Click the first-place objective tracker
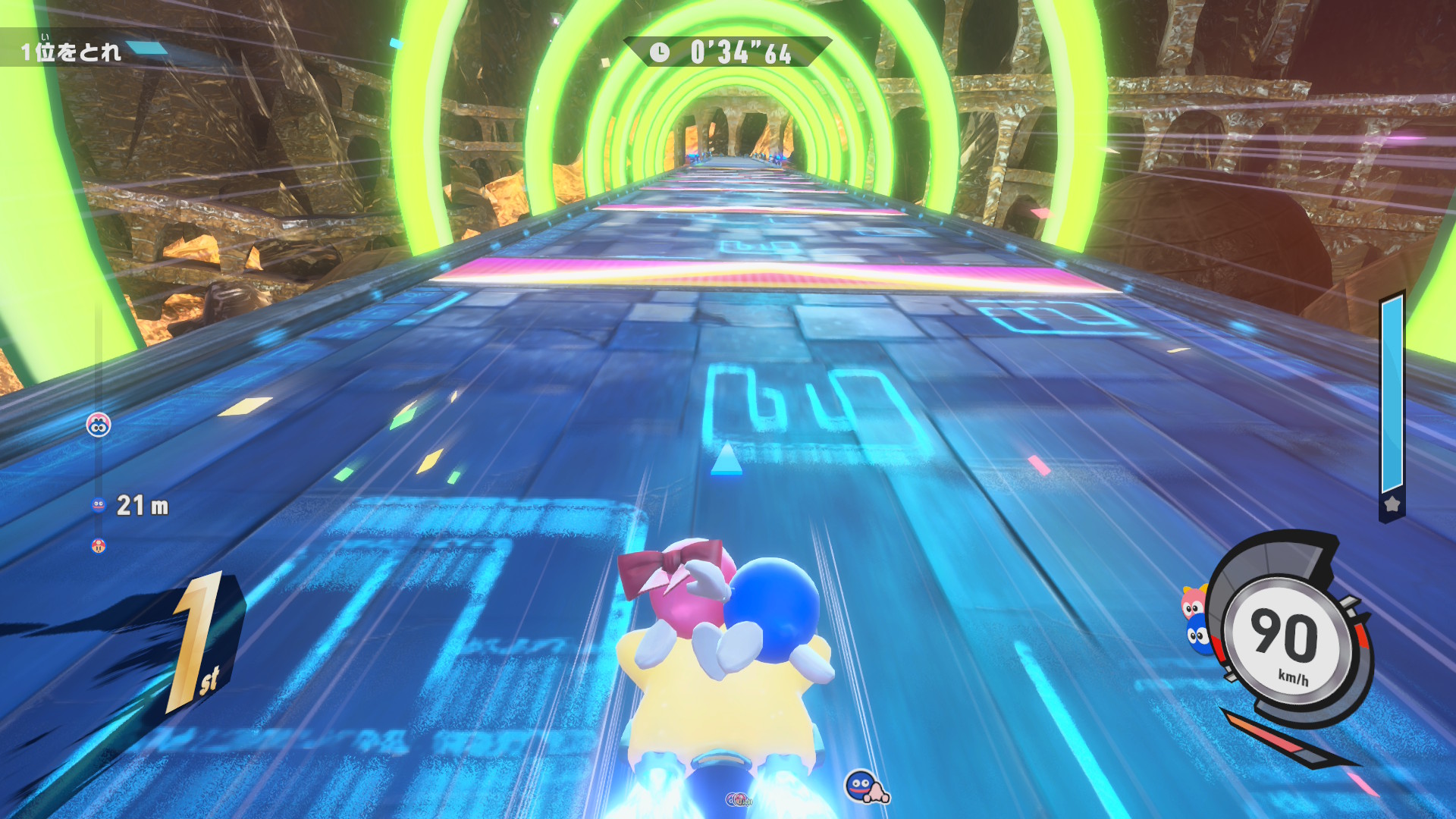The height and width of the screenshot is (819, 1456). 71,51
